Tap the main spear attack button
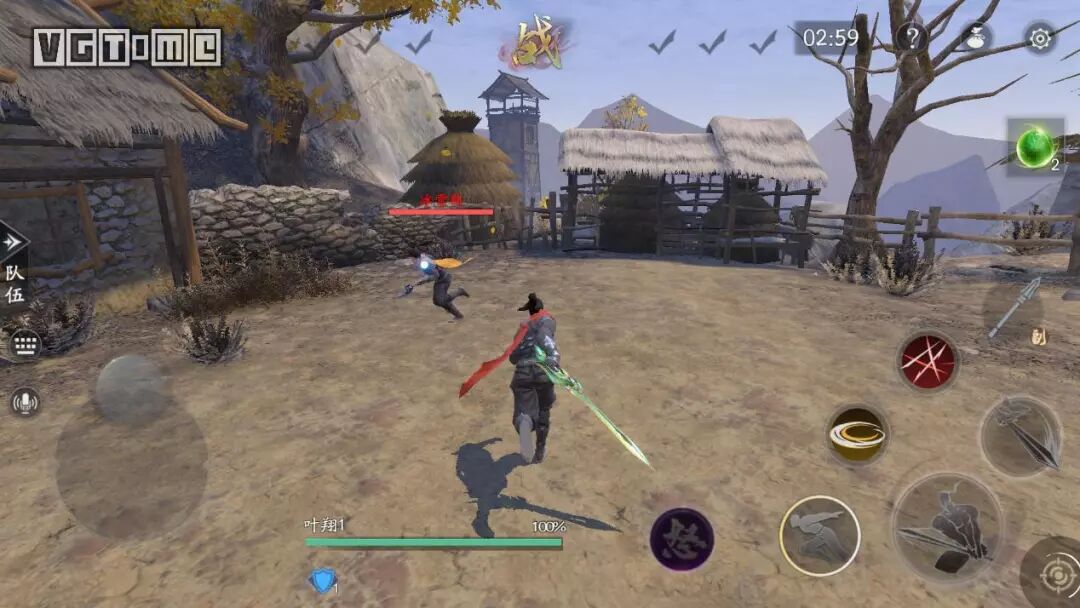 pos(946,527)
